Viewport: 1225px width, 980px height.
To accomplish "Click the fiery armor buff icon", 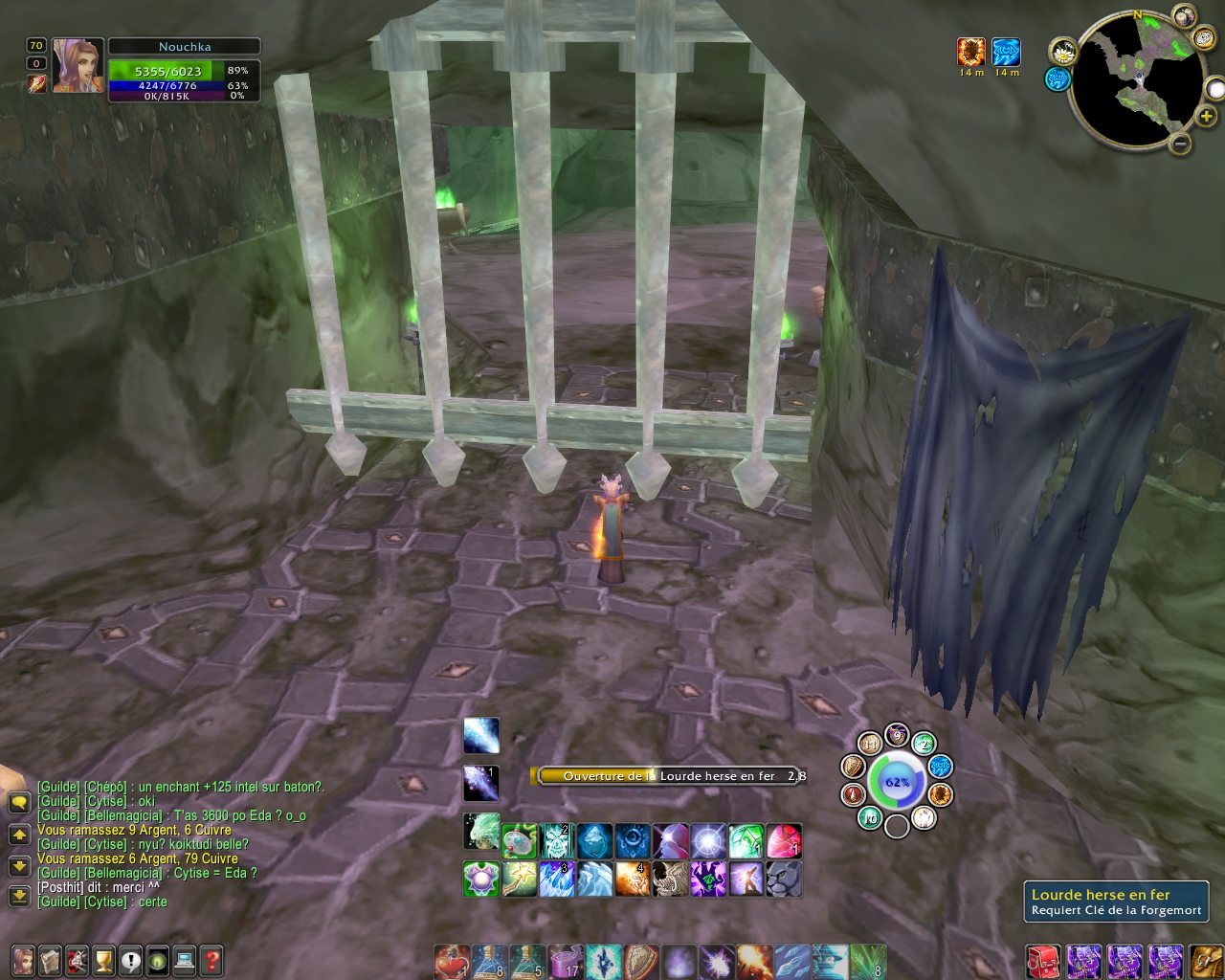I will 971,52.
